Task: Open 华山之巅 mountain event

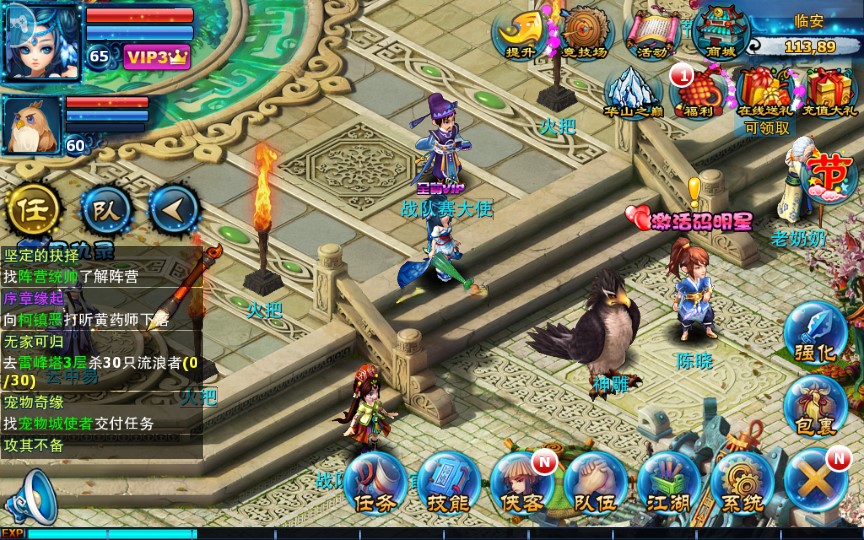Action: tap(633, 91)
